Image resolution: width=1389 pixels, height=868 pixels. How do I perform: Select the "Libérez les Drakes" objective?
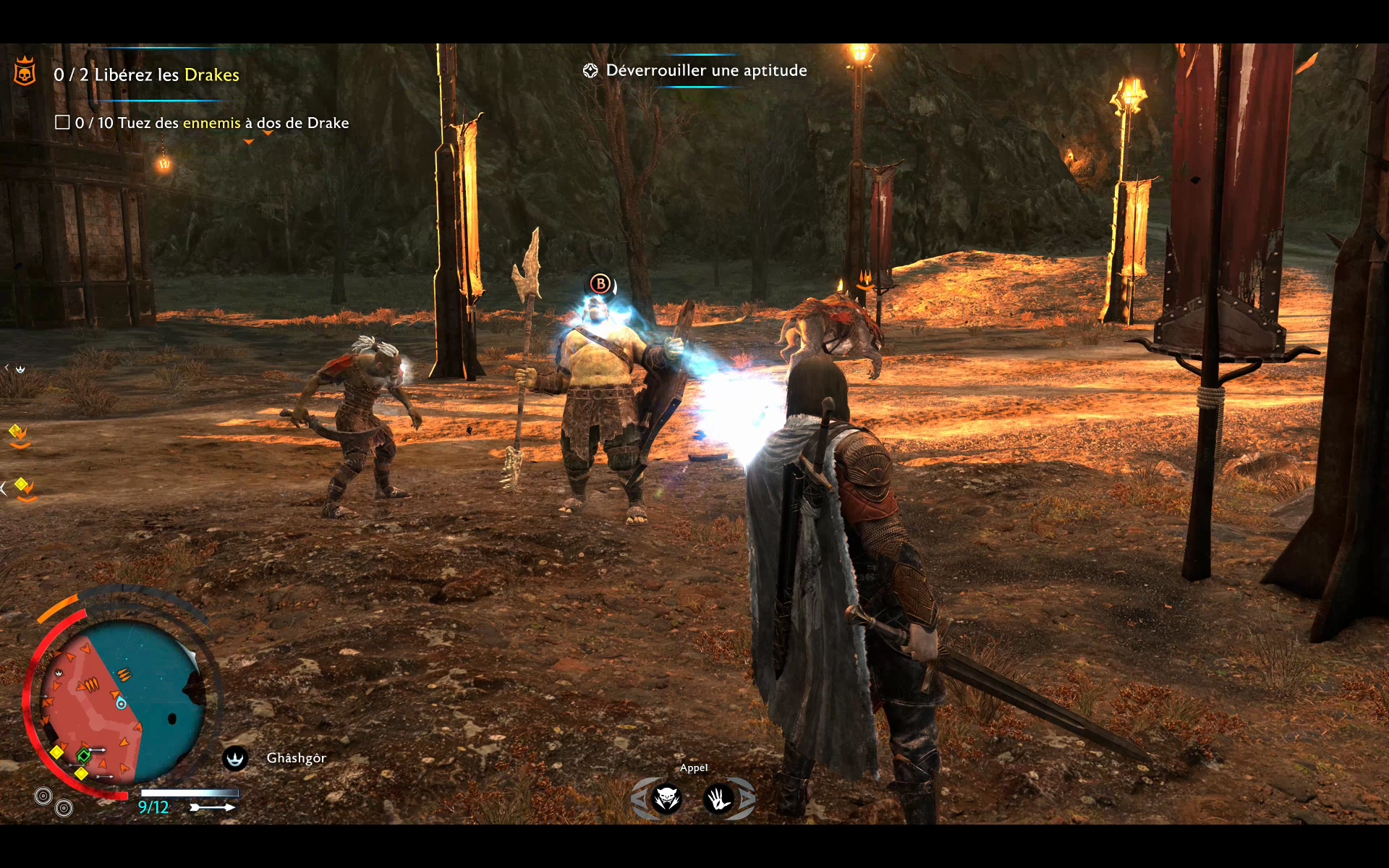[x=146, y=75]
